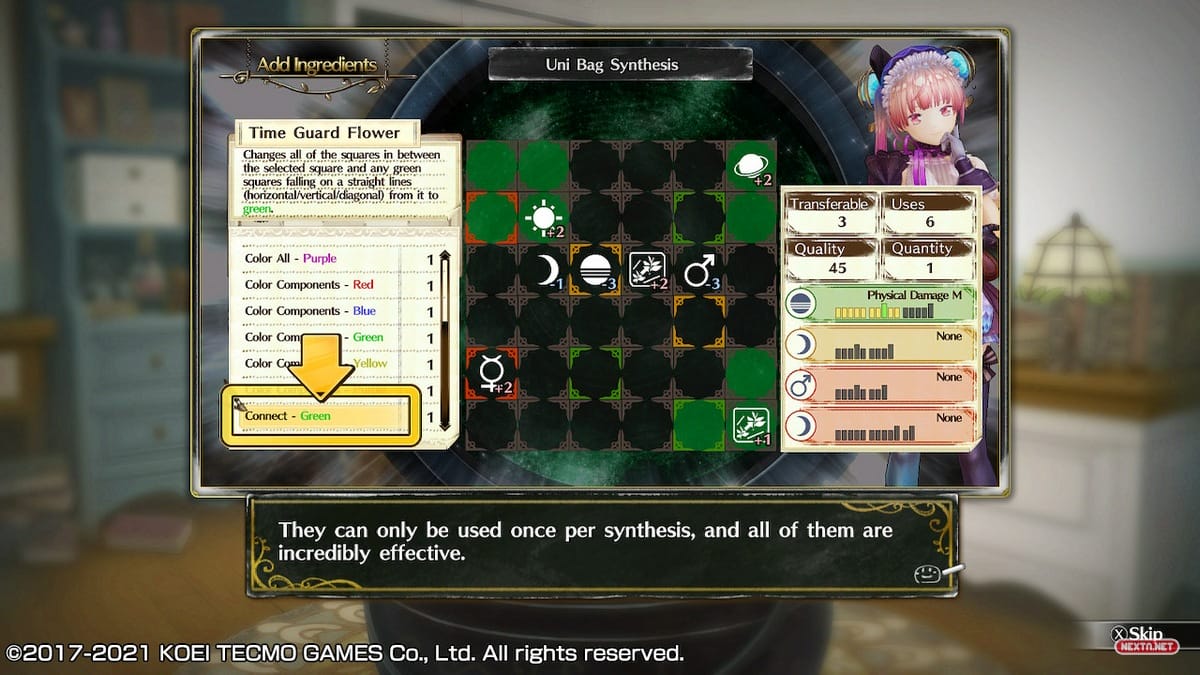This screenshot has width=1200, height=675.
Task: Click the Add Ingredients header
Action: pyautogui.click(x=316, y=66)
